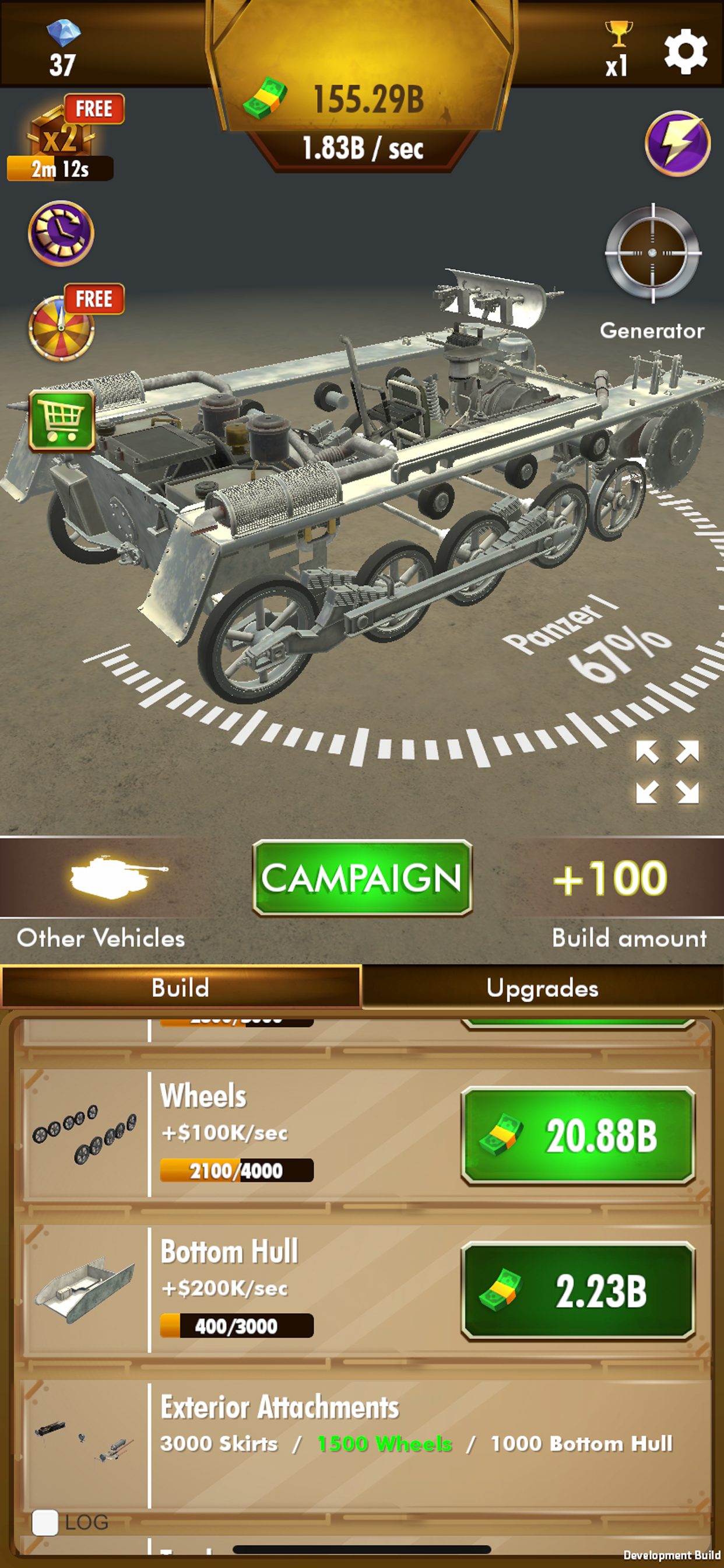Buy Wheels for 20.88B
This screenshot has width=724, height=1568.
pyautogui.click(x=577, y=1136)
